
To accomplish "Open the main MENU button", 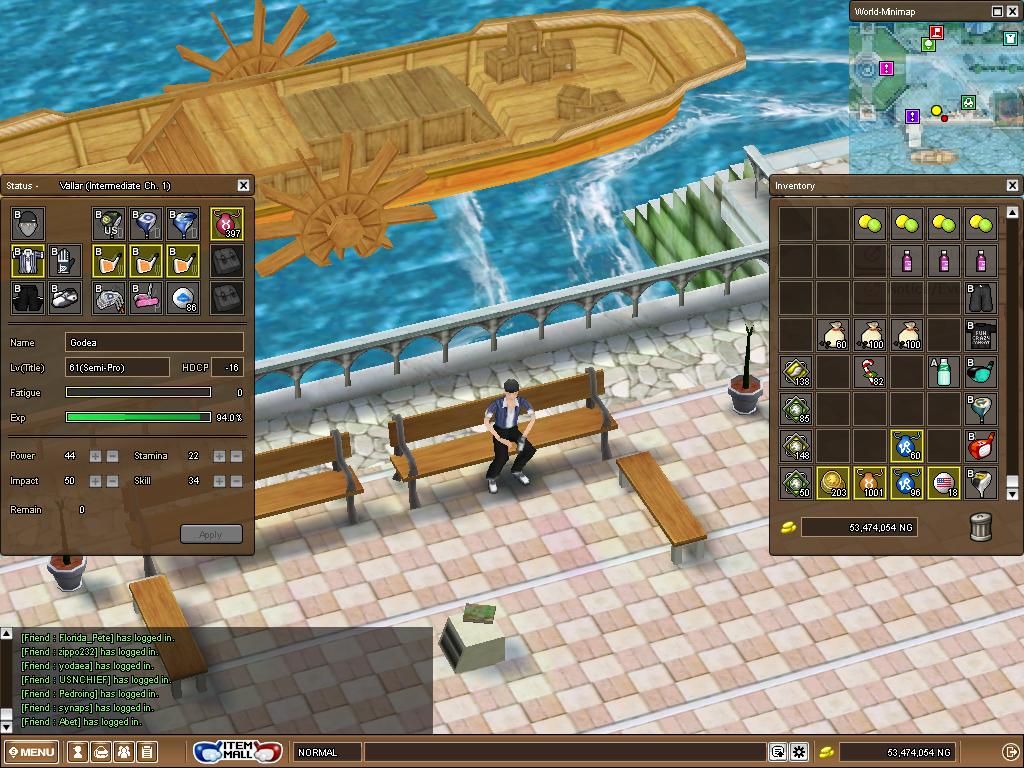I will [32, 752].
